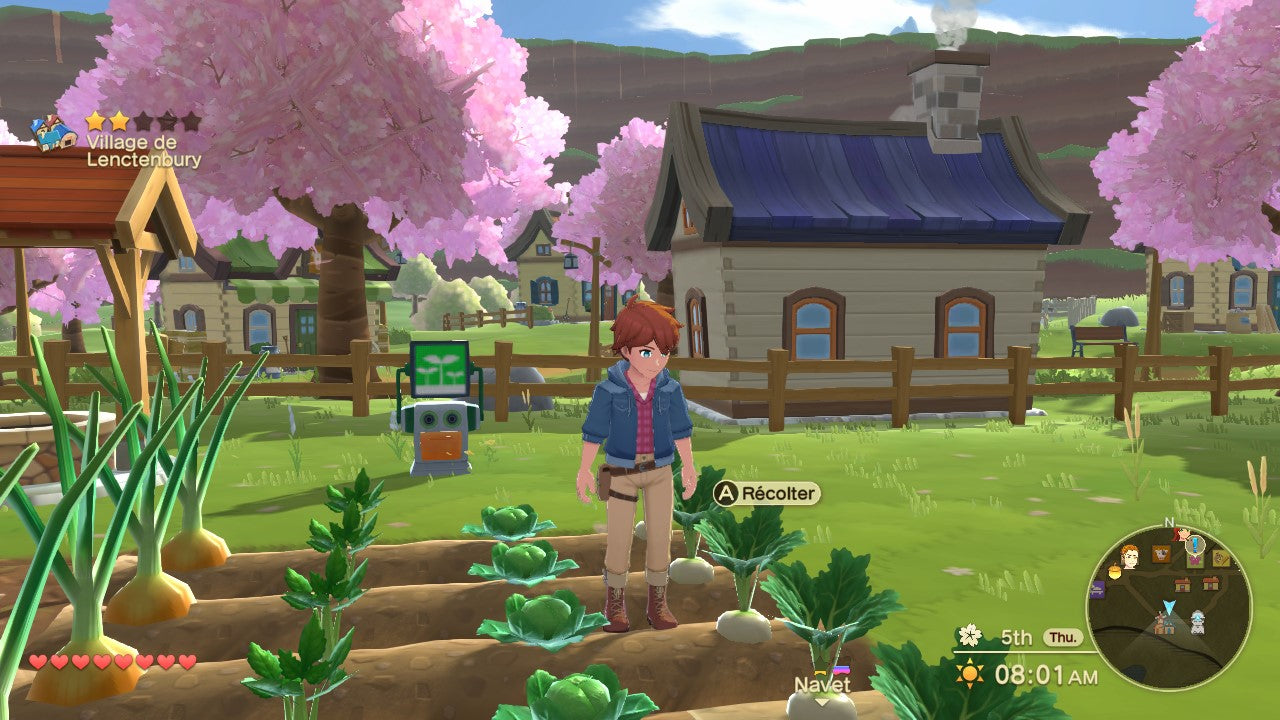The height and width of the screenshot is (720, 1280).
Task: Click the player arrow on the minimap
Action: point(1170,607)
